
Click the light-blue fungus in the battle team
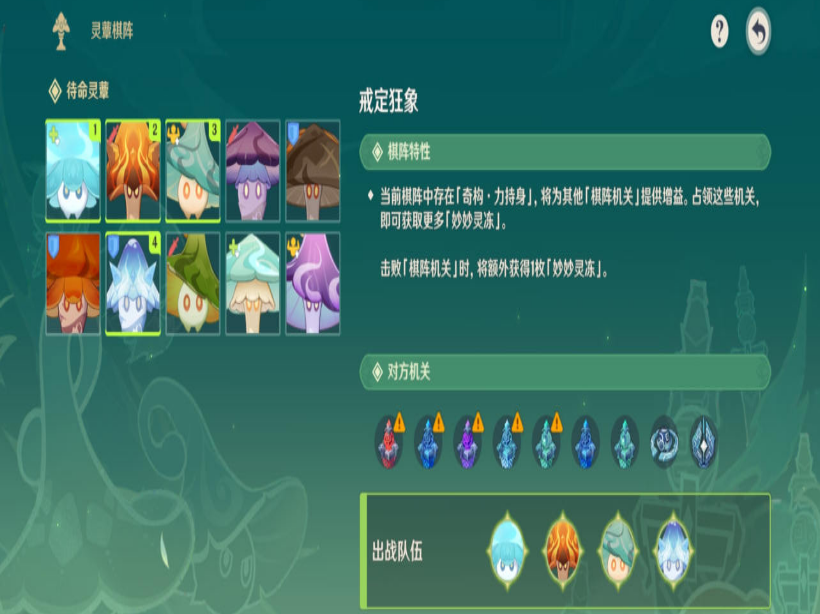(507, 551)
